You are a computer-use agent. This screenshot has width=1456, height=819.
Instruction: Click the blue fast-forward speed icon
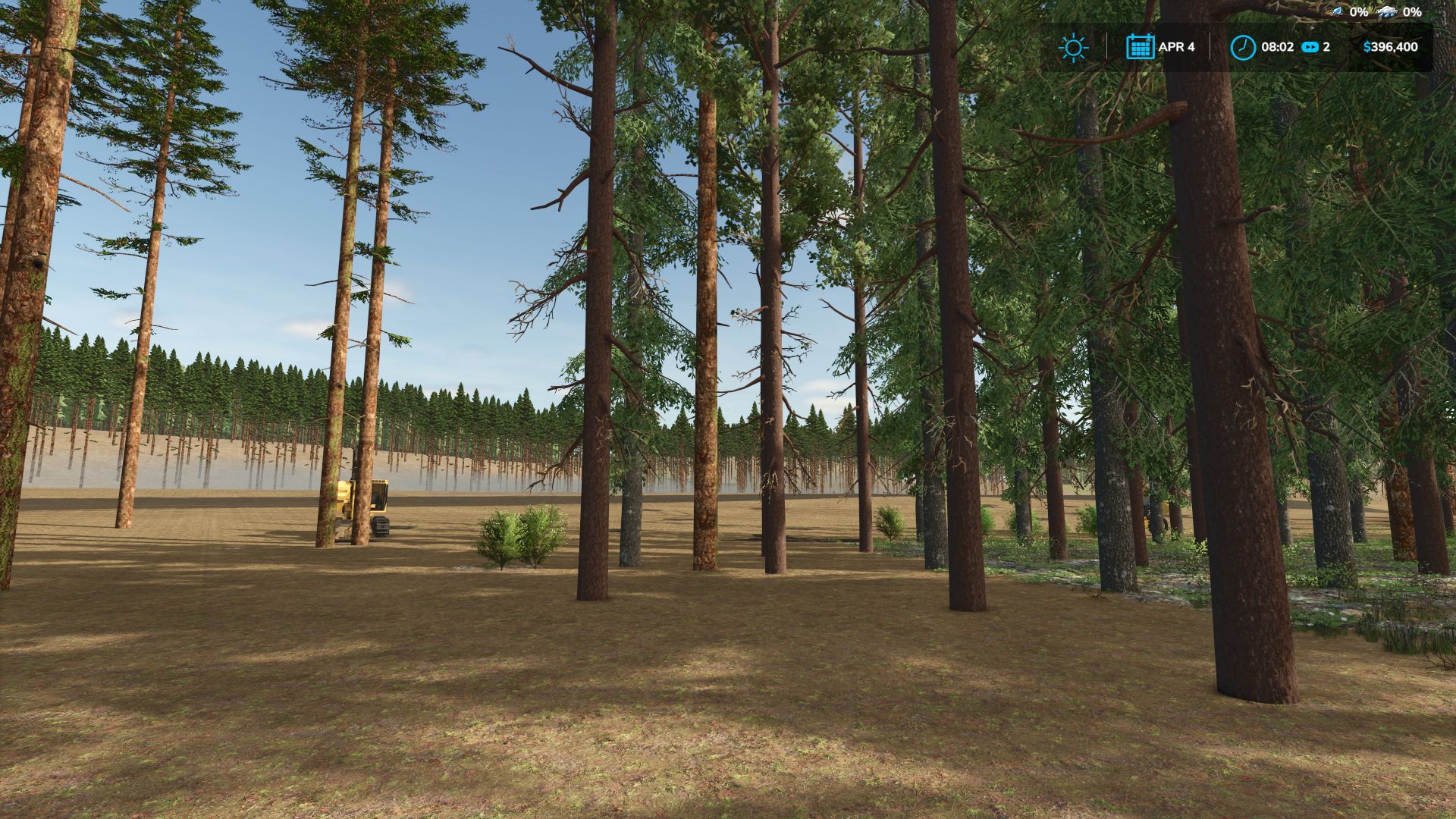coord(1310,47)
